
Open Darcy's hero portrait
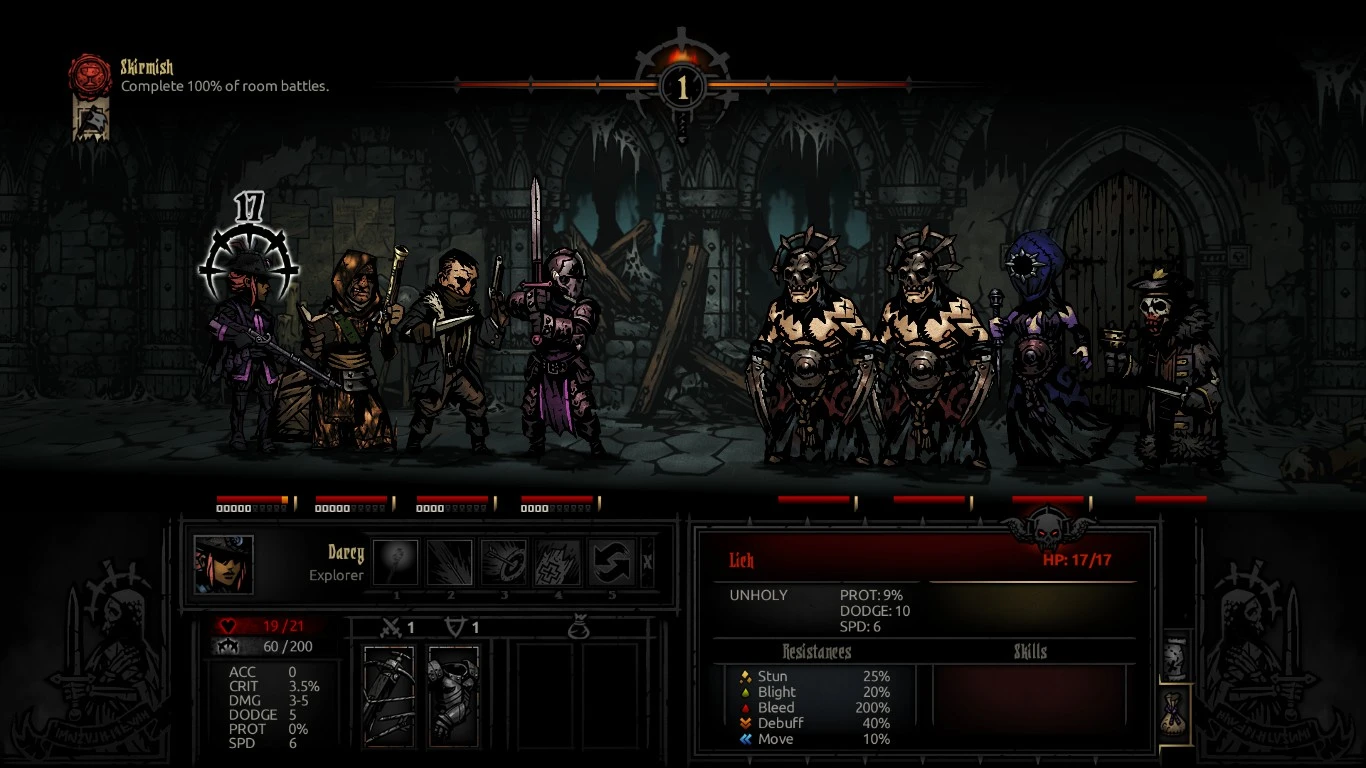(223, 564)
